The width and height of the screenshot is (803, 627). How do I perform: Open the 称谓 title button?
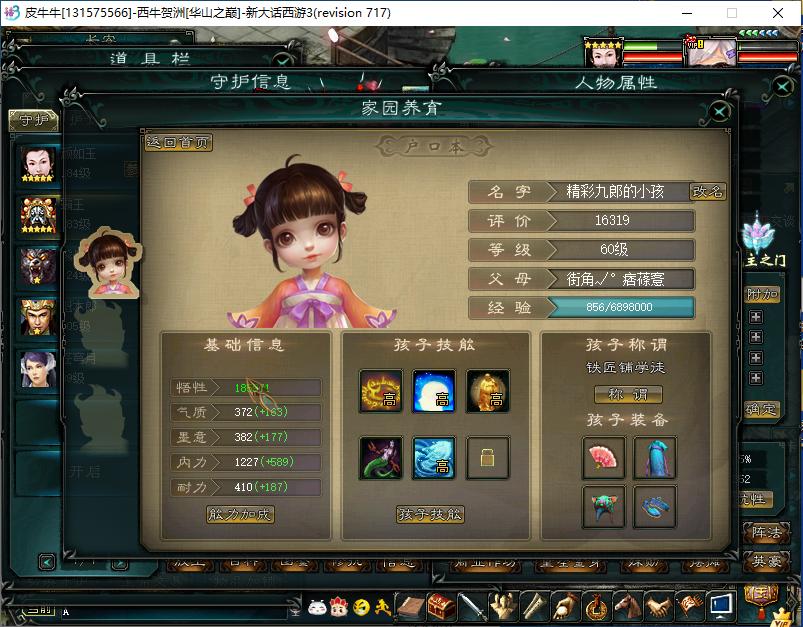click(x=629, y=394)
